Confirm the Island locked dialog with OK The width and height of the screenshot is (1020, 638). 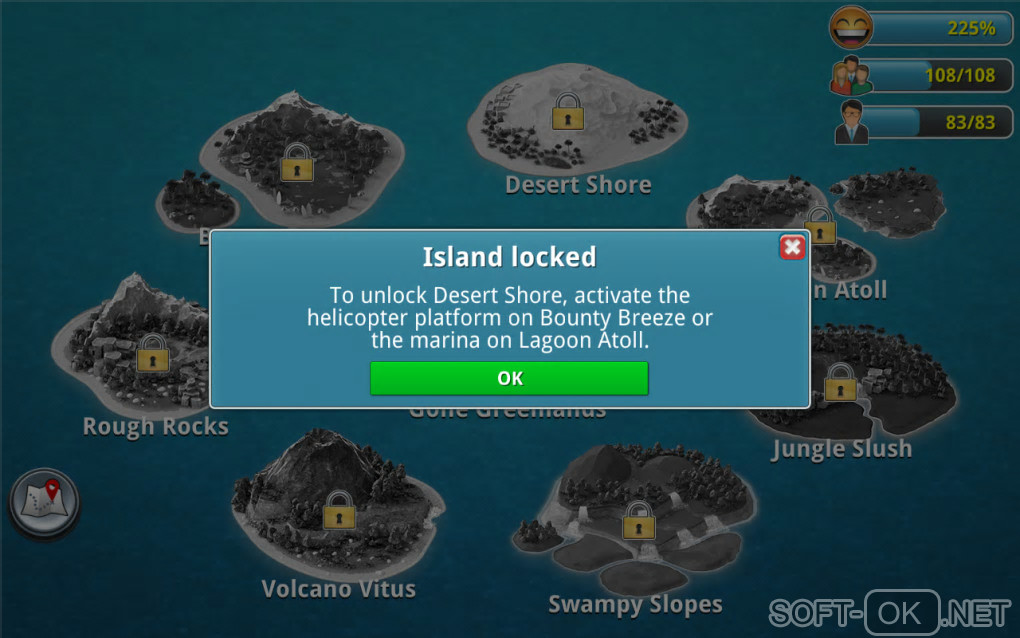coord(509,378)
